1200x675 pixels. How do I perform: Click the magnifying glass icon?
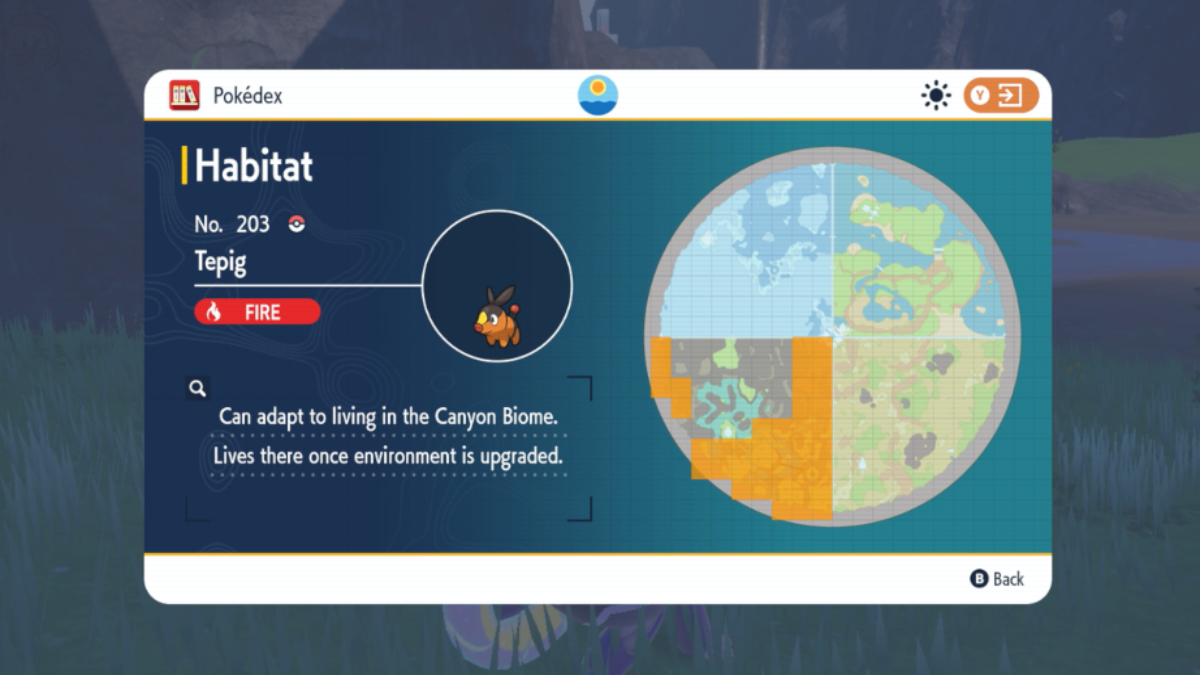[x=197, y=388]
